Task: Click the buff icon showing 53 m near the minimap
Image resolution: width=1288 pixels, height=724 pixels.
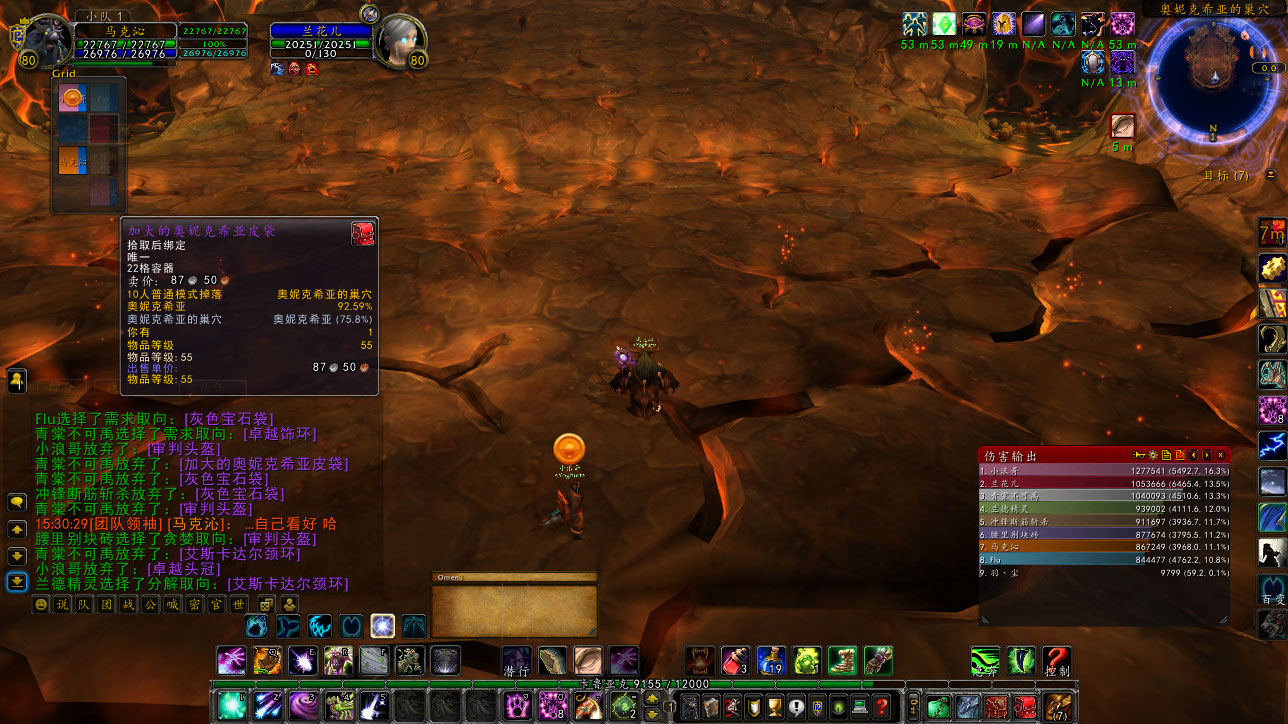Action: (913, 25)
